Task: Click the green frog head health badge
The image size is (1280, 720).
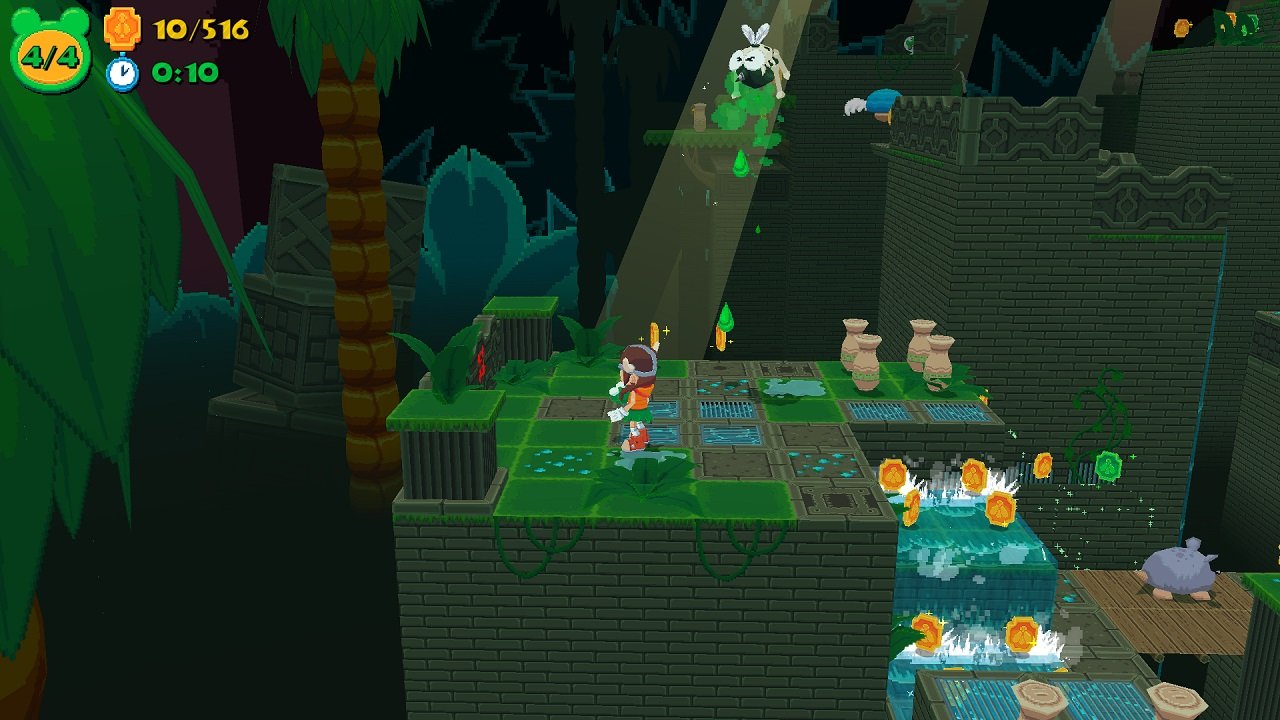Action: click(50, 51)
